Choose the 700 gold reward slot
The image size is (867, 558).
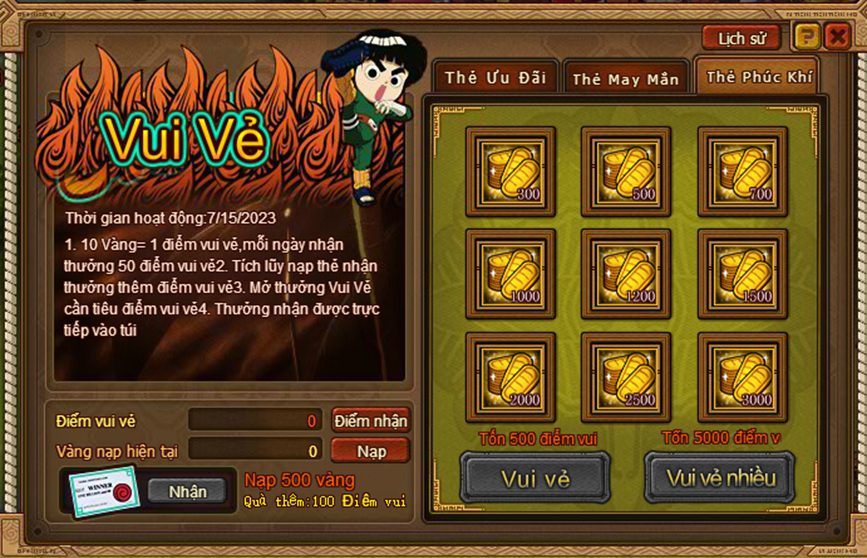(x=742, y=171)
